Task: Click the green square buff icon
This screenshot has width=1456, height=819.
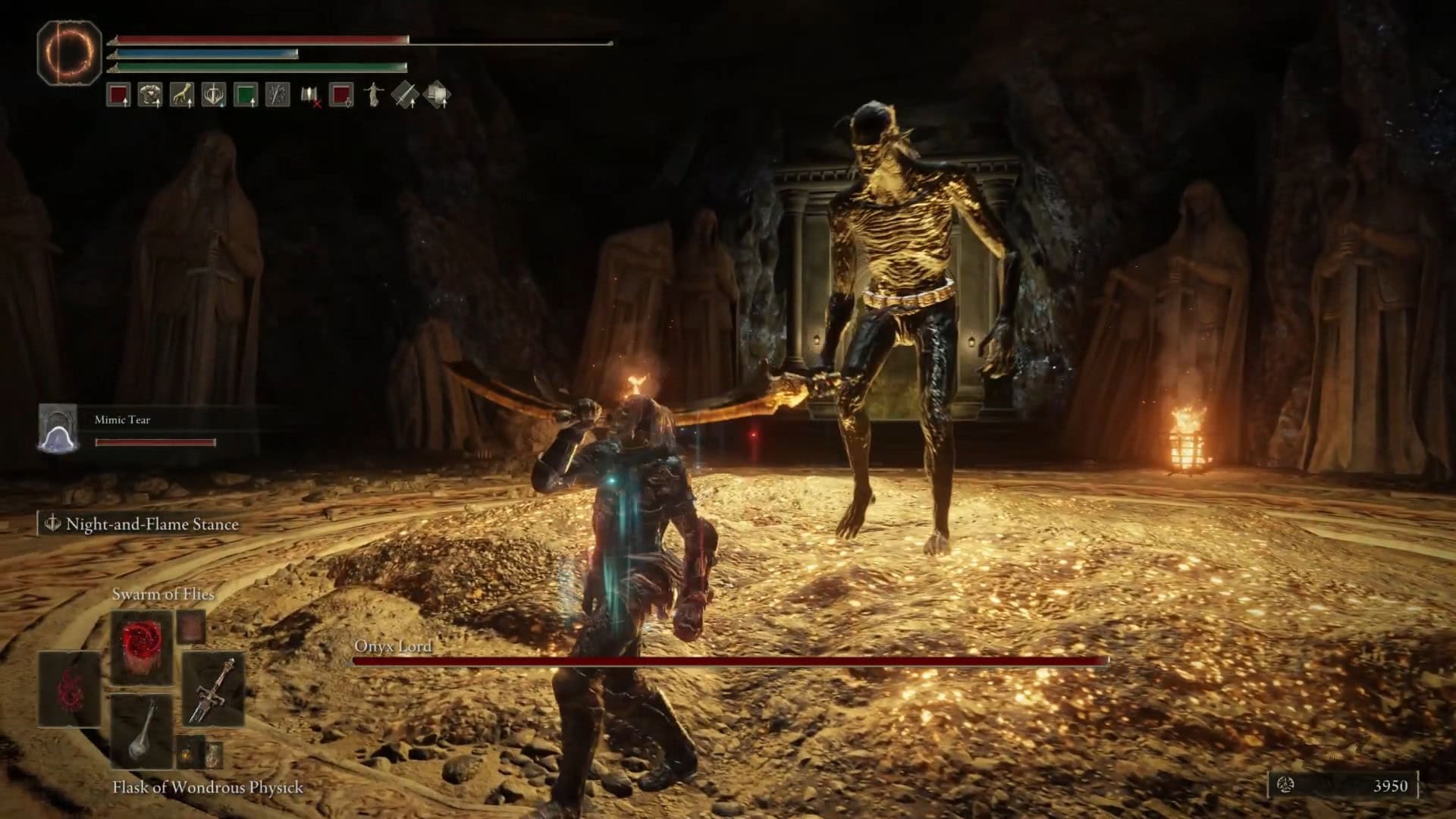Action: [x=246, y=95]
